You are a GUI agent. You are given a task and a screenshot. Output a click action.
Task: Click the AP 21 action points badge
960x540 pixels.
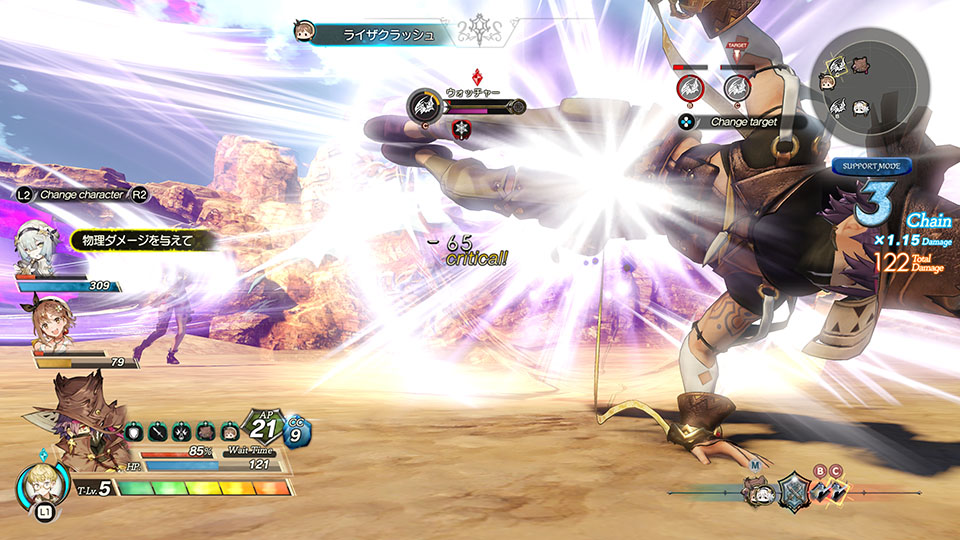coord(264,429)
